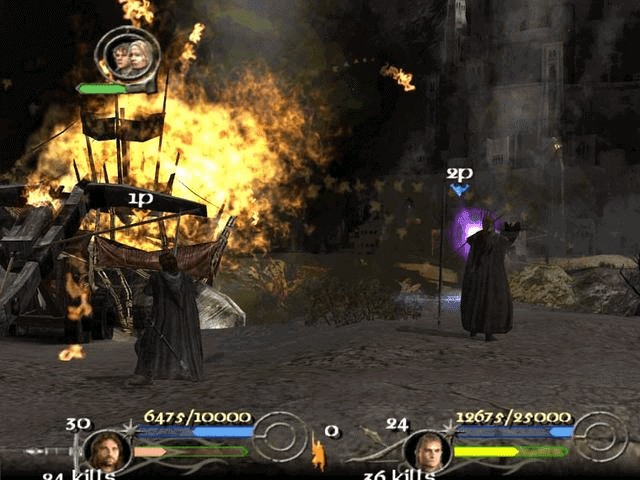Click player two's ring emblem

(x=601, y=436)
